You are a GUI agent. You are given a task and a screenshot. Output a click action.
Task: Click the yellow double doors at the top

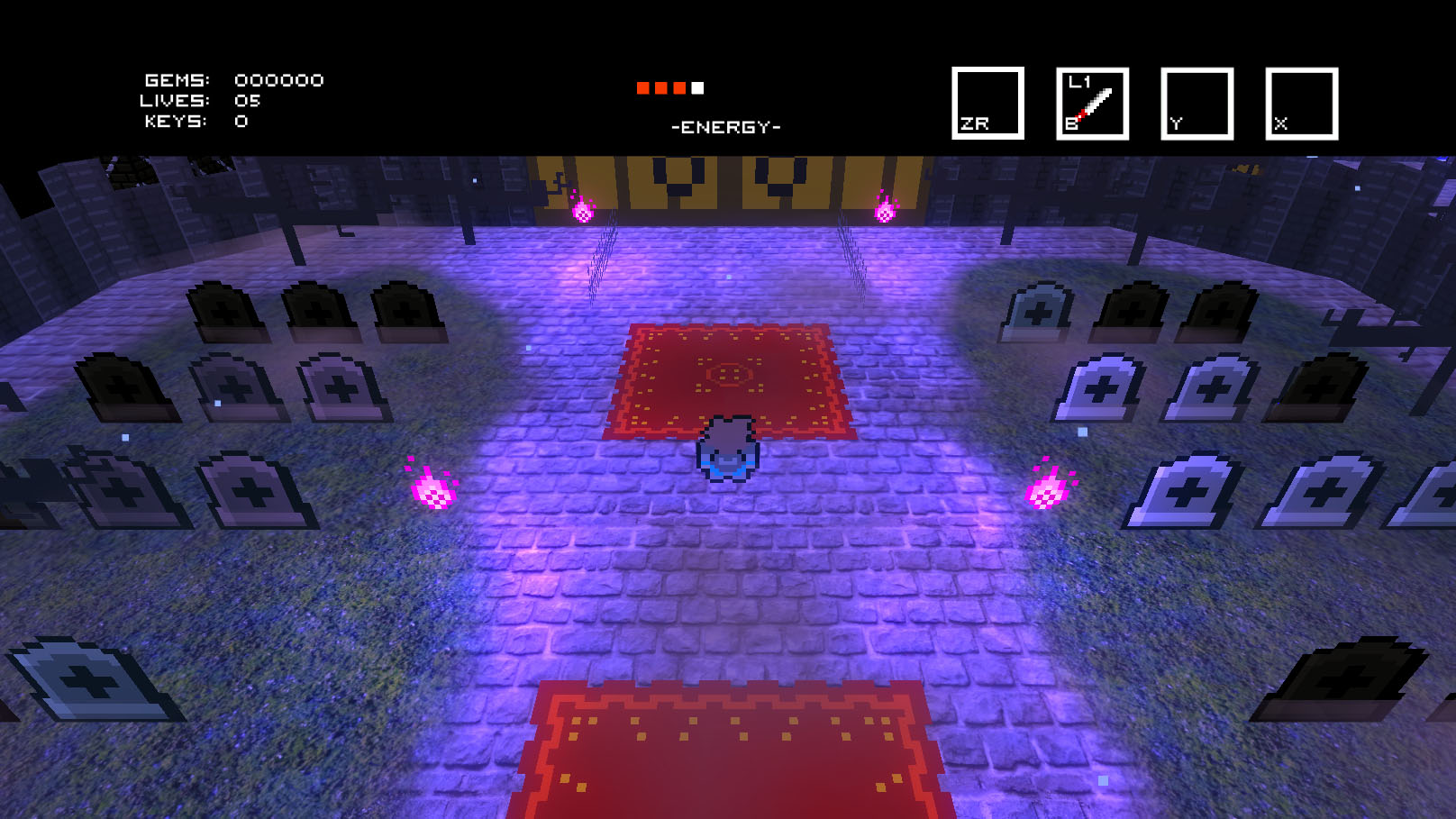click(x=728, y=180)
